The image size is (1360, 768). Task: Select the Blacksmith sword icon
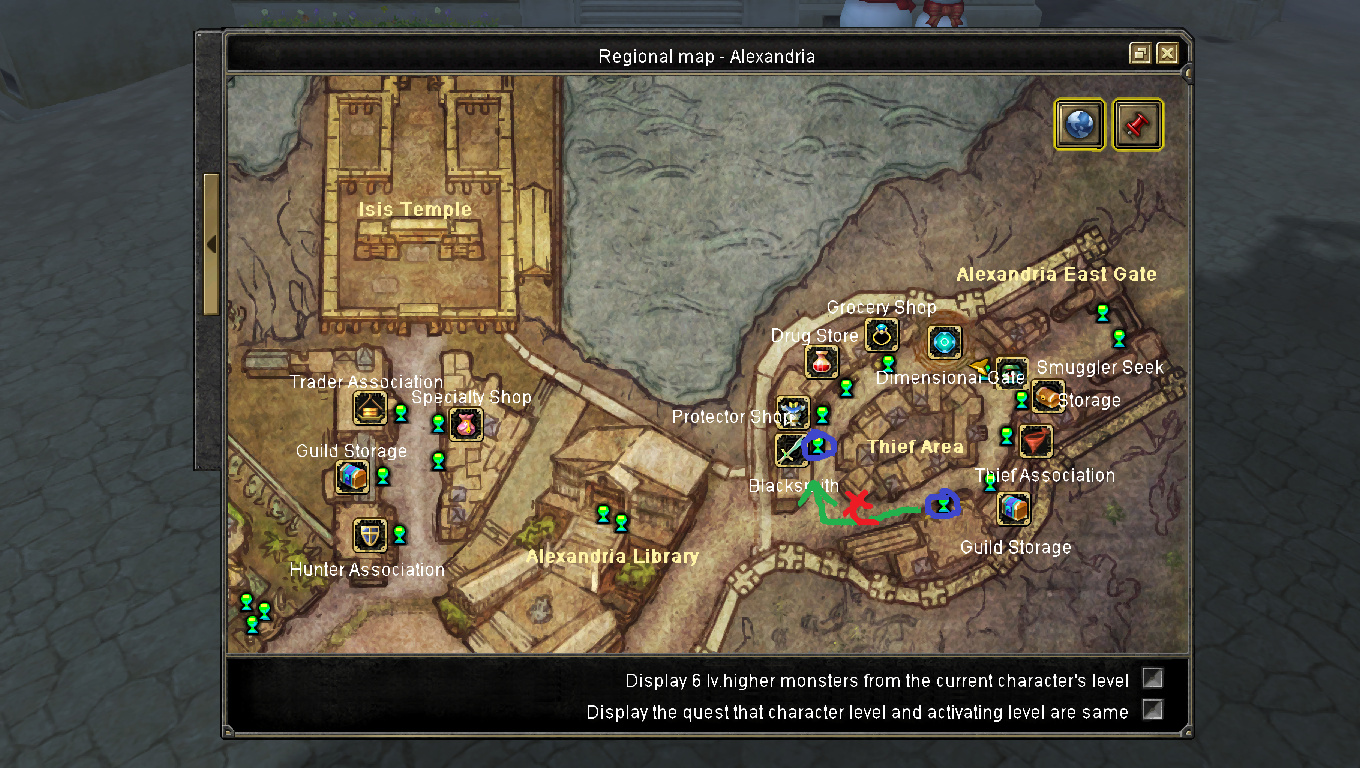791,449
